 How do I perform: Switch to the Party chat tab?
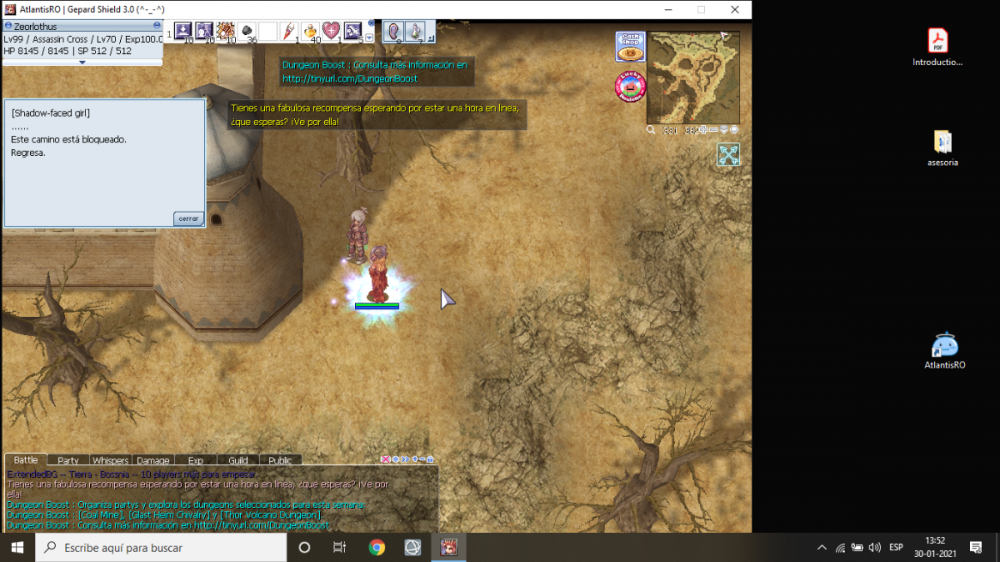tap(68, 461)
